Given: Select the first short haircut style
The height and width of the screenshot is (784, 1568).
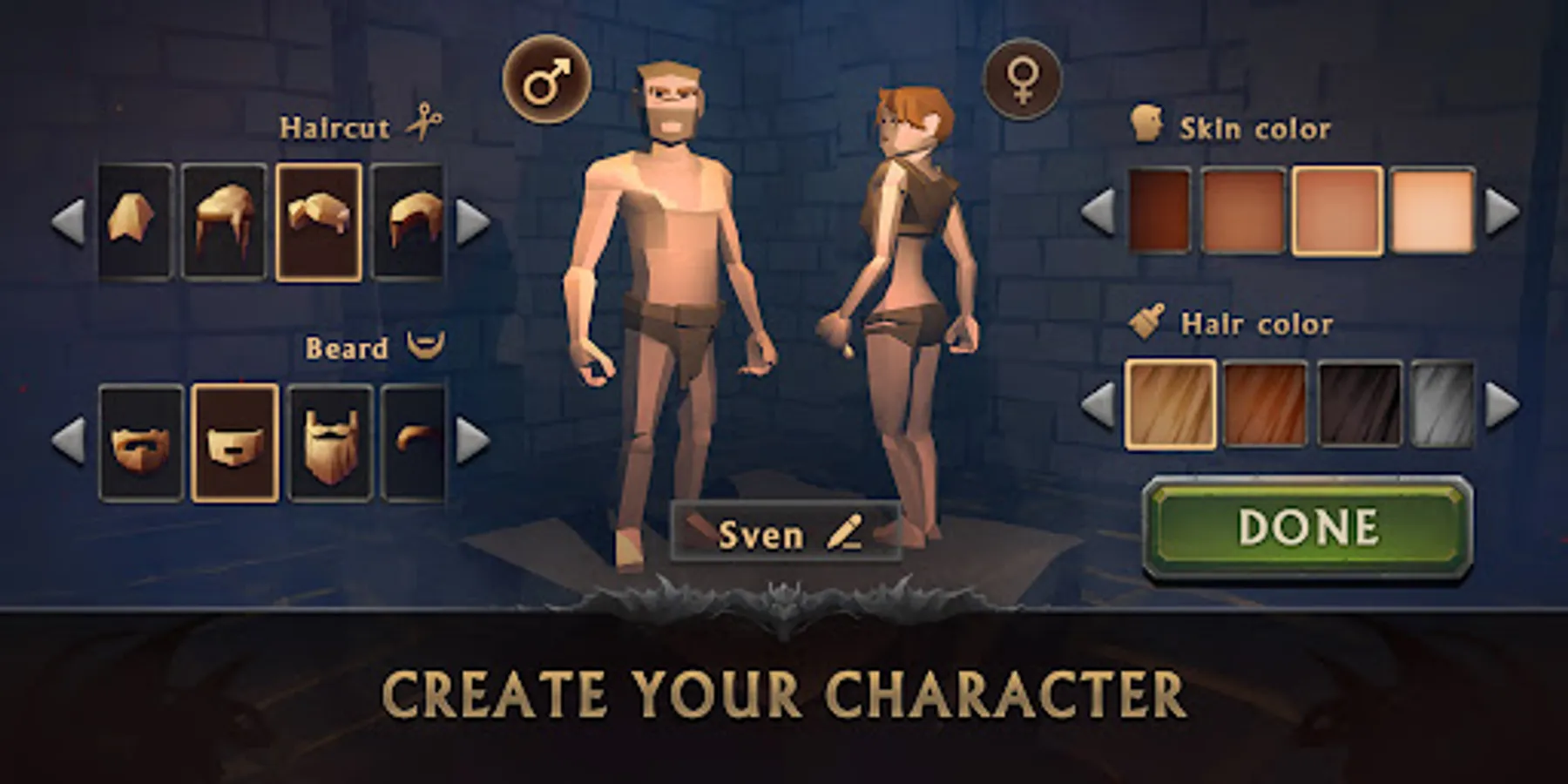Looking at the screenshot, I should click(137, 220).
